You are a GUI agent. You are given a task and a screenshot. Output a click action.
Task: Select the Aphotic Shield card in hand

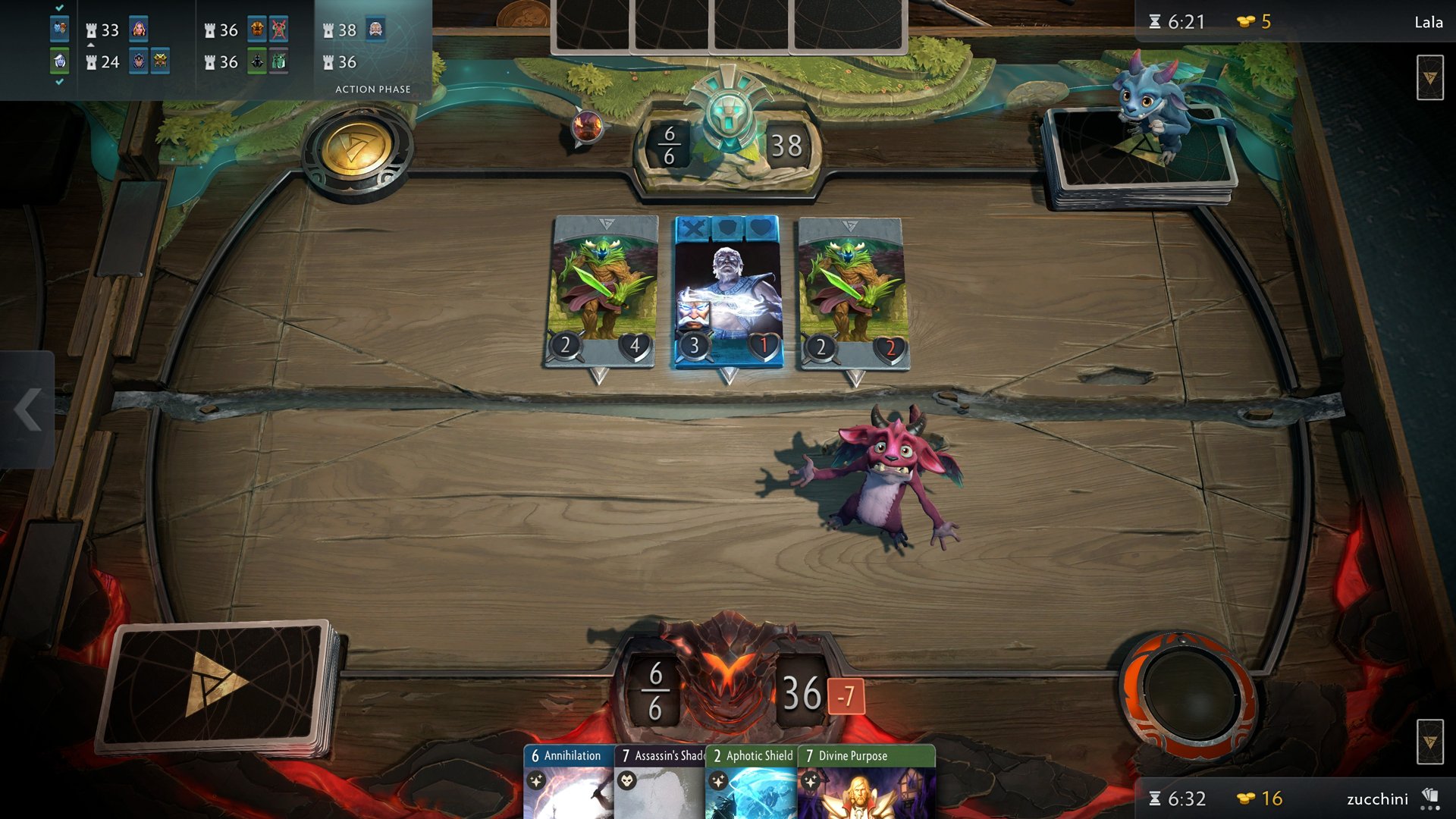click(x=751, y=781)
